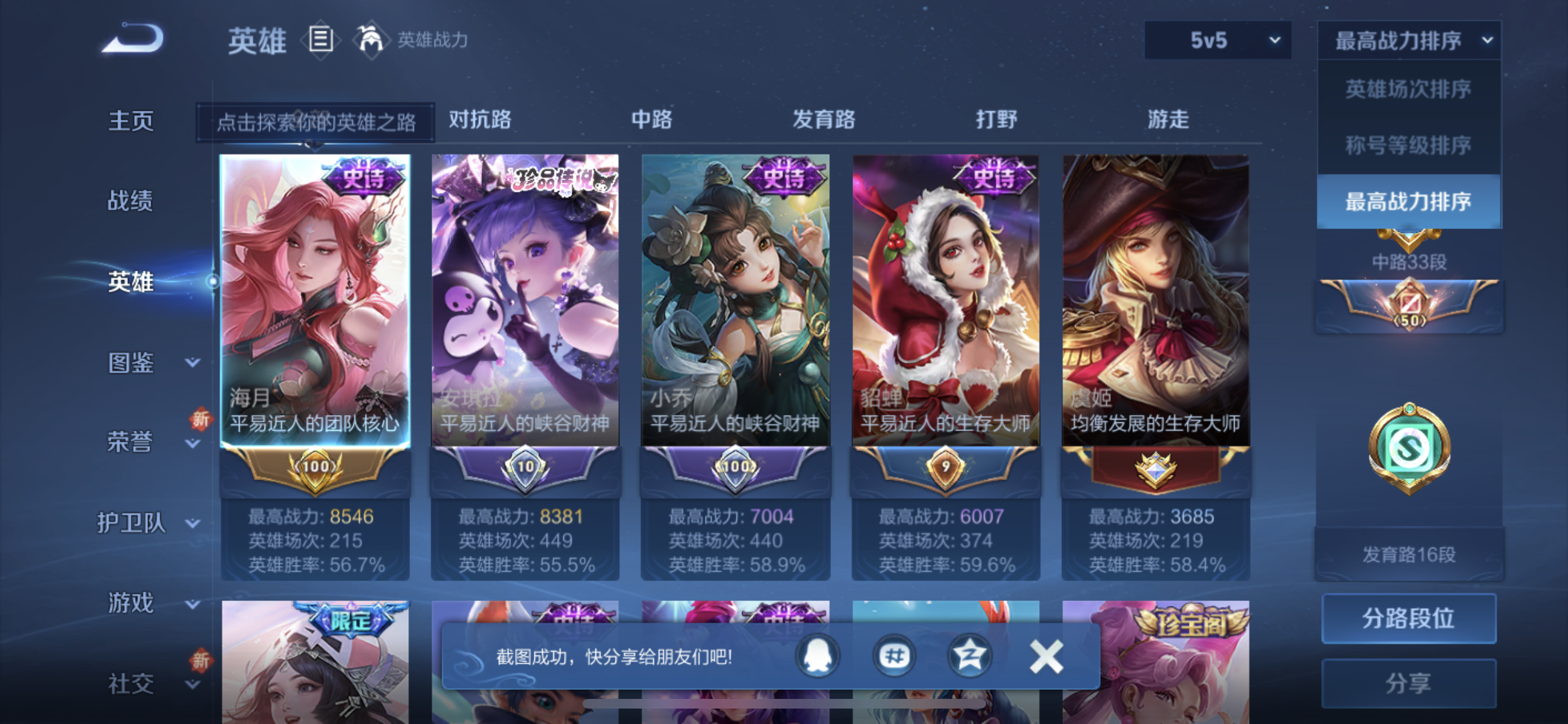Switch to the 中路 lane tab
1568x724 pixels.
coord(651,120)
